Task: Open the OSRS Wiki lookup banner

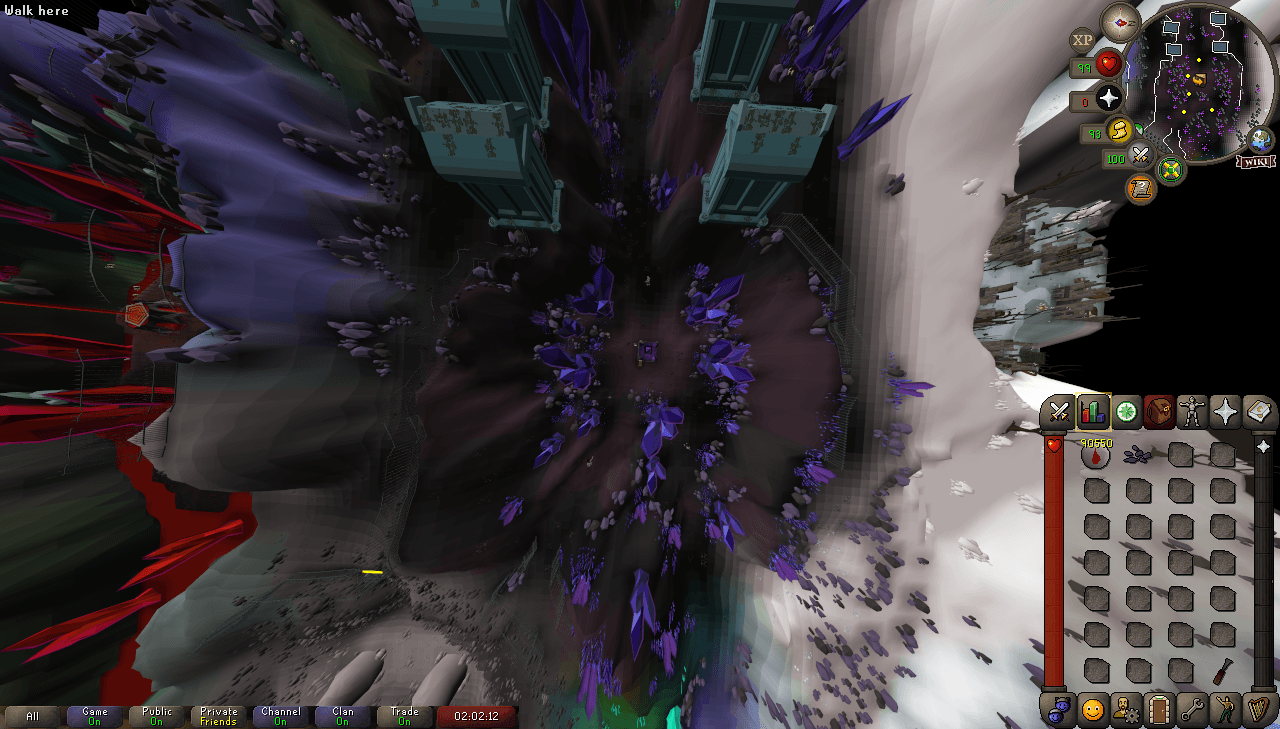Action: [x=1256, y=162]
